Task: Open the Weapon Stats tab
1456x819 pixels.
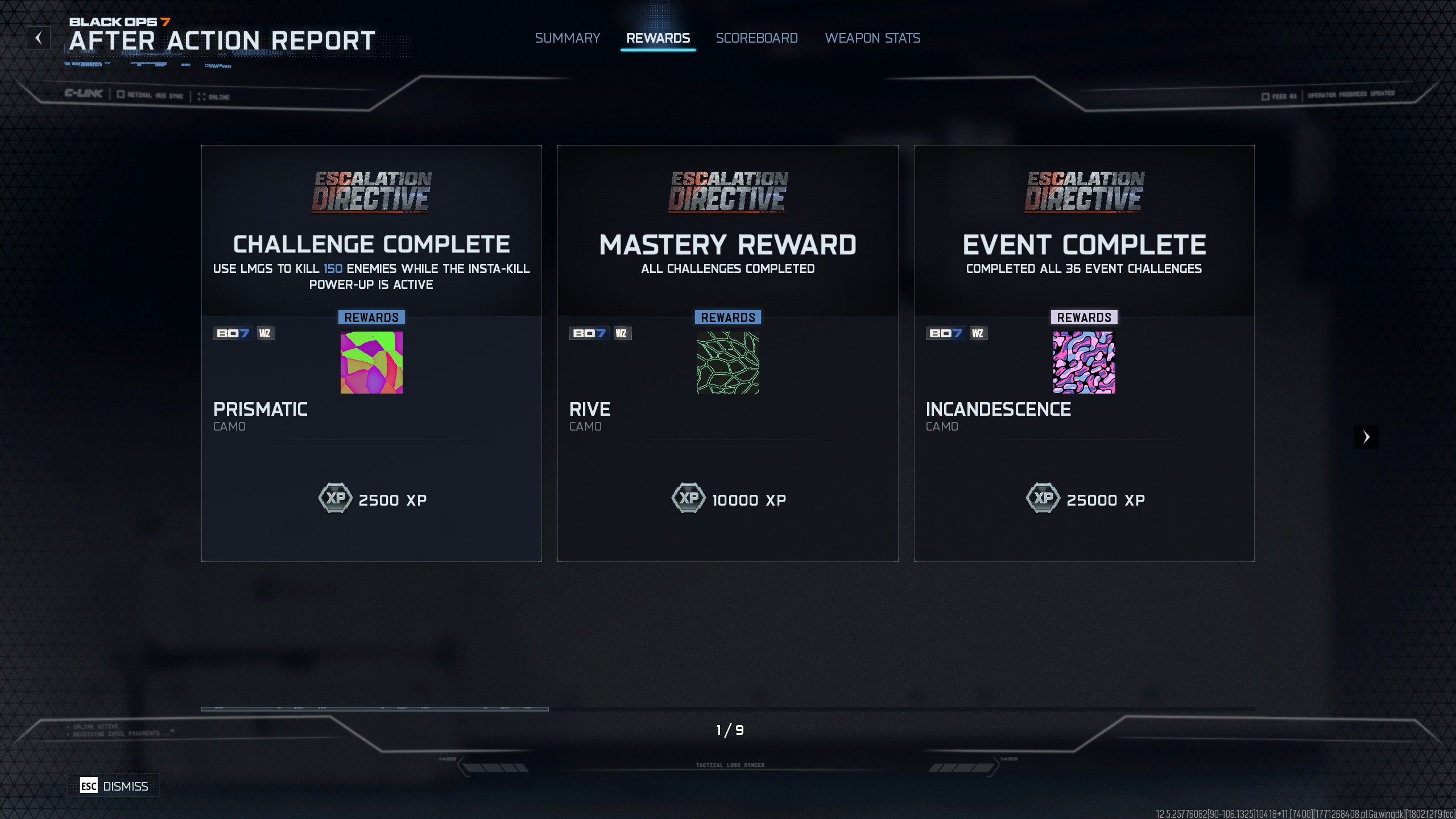Action: [x=872, y=38]
